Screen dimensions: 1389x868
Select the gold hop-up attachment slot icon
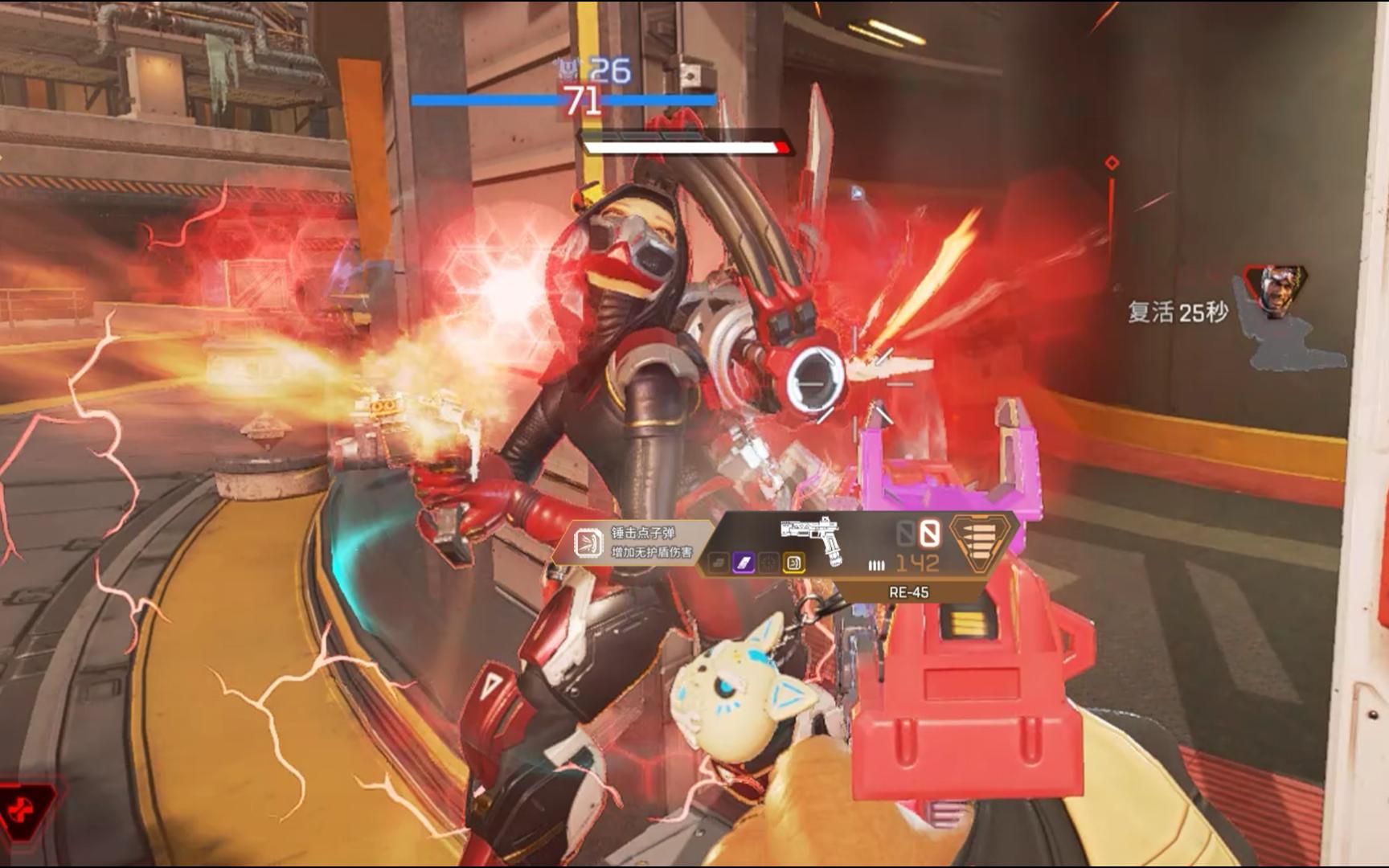(795, 563)
